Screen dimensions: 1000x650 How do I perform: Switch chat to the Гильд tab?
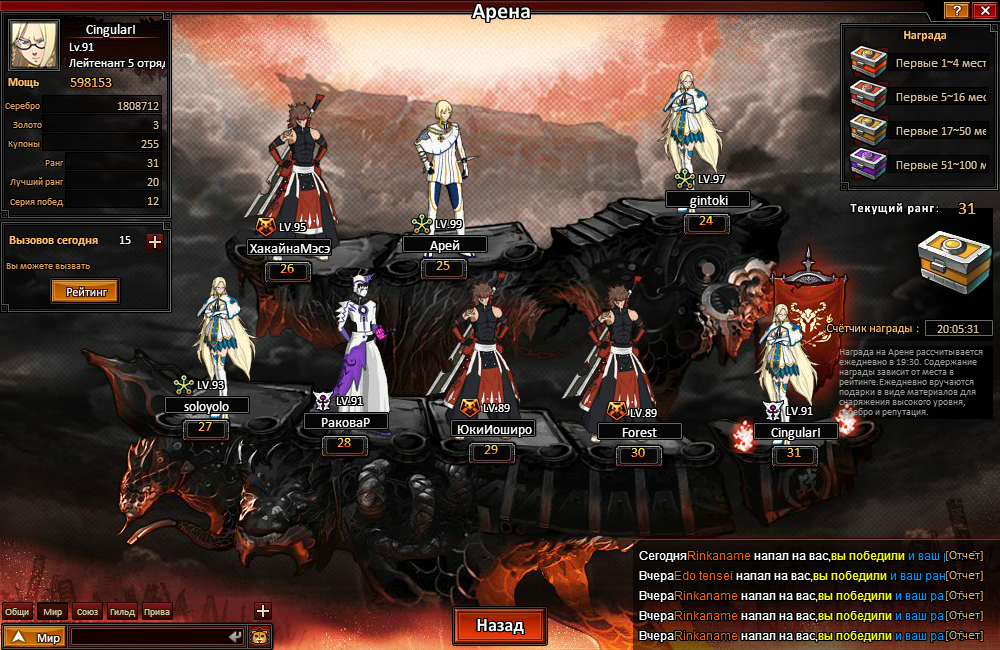(122, 612)
